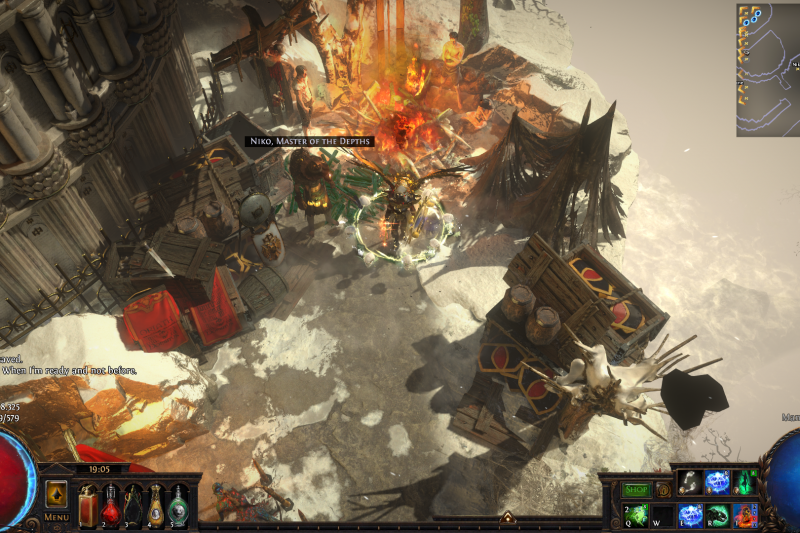Select the empty W skill slot

click(x=663, y=515)
